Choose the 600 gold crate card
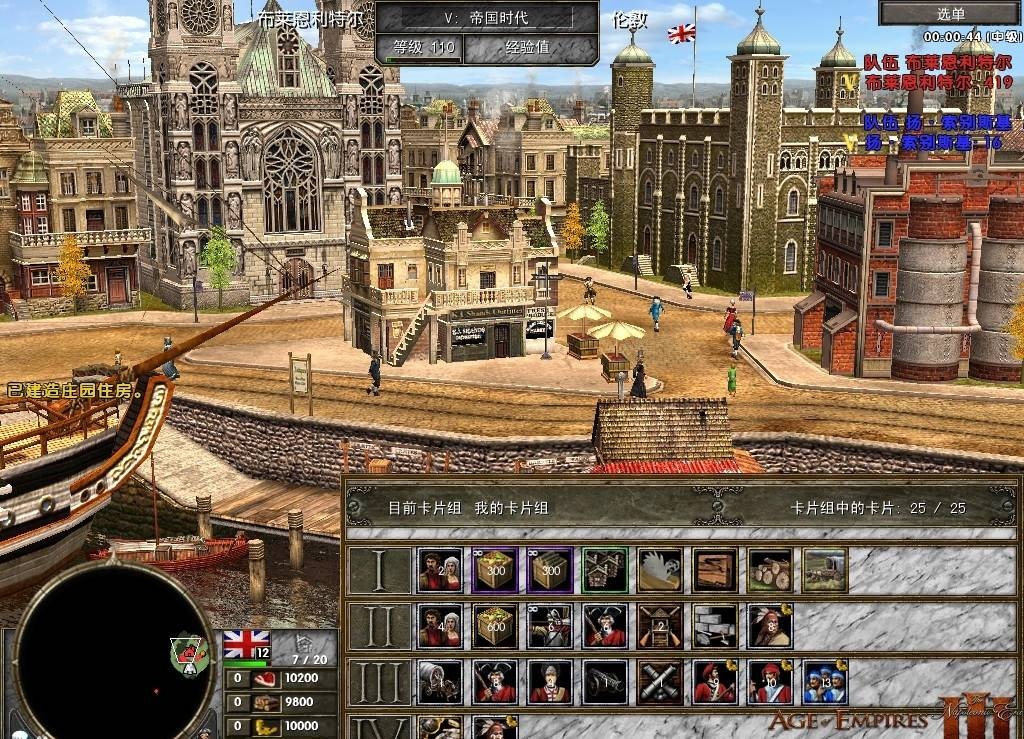 495,625
